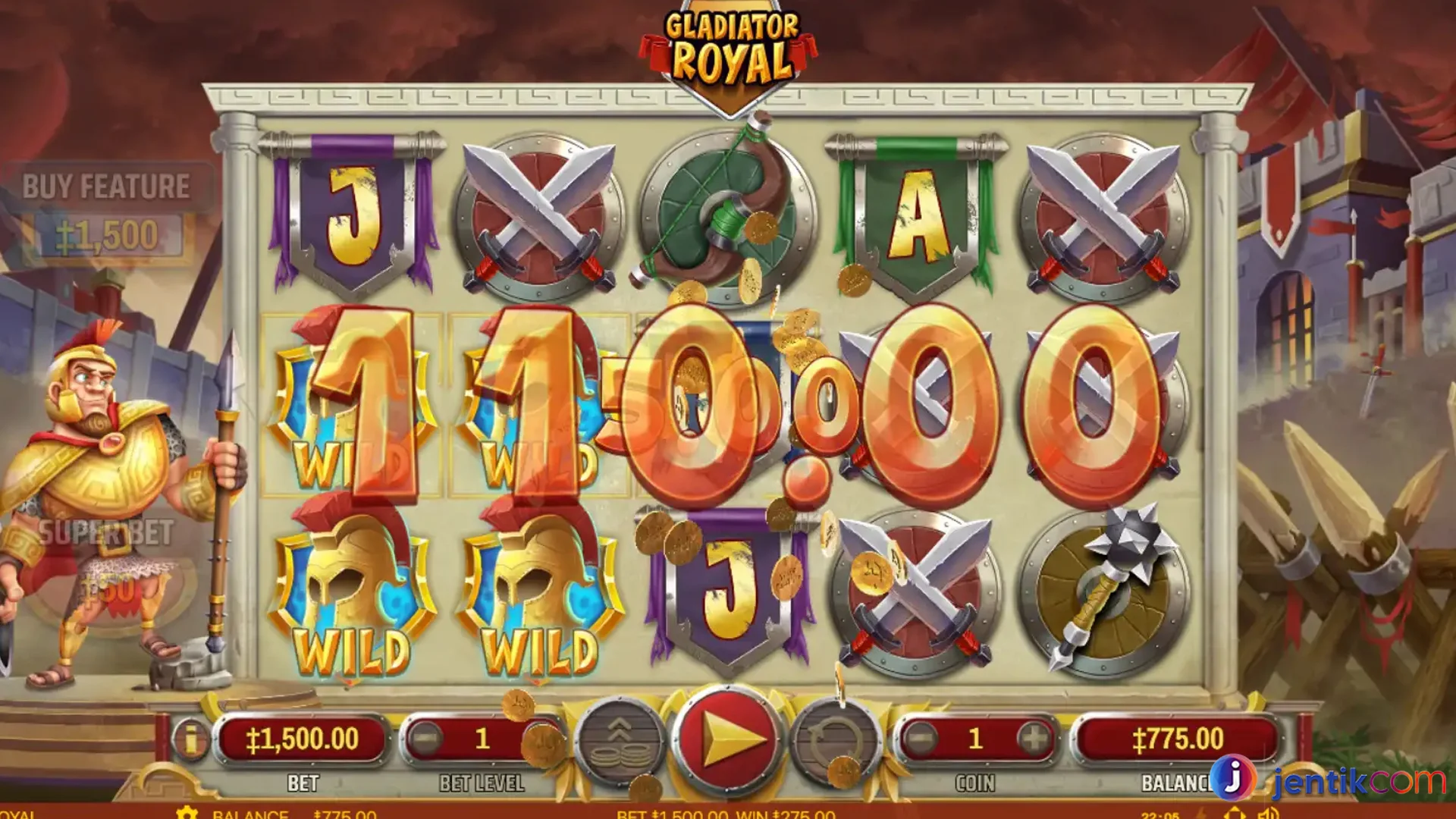Click the coin-stack bet raise icon
The height and width of the screenshot is (819, 1456).
click(x=618, y=739)
